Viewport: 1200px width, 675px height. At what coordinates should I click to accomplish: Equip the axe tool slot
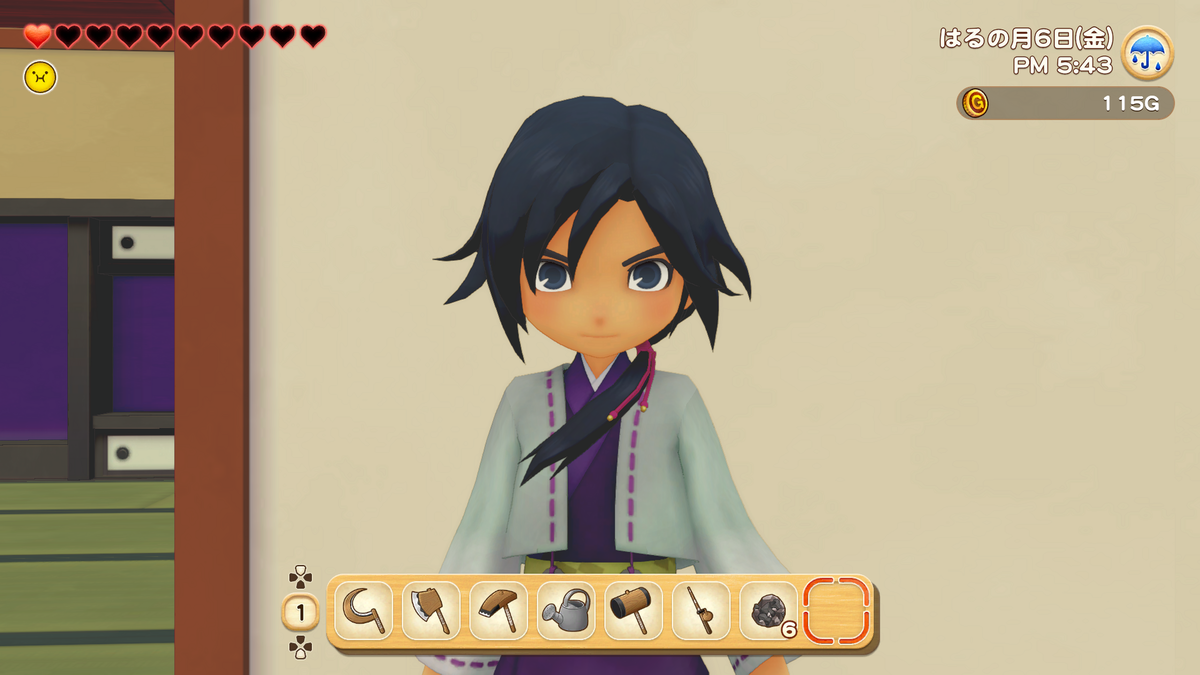431,611
